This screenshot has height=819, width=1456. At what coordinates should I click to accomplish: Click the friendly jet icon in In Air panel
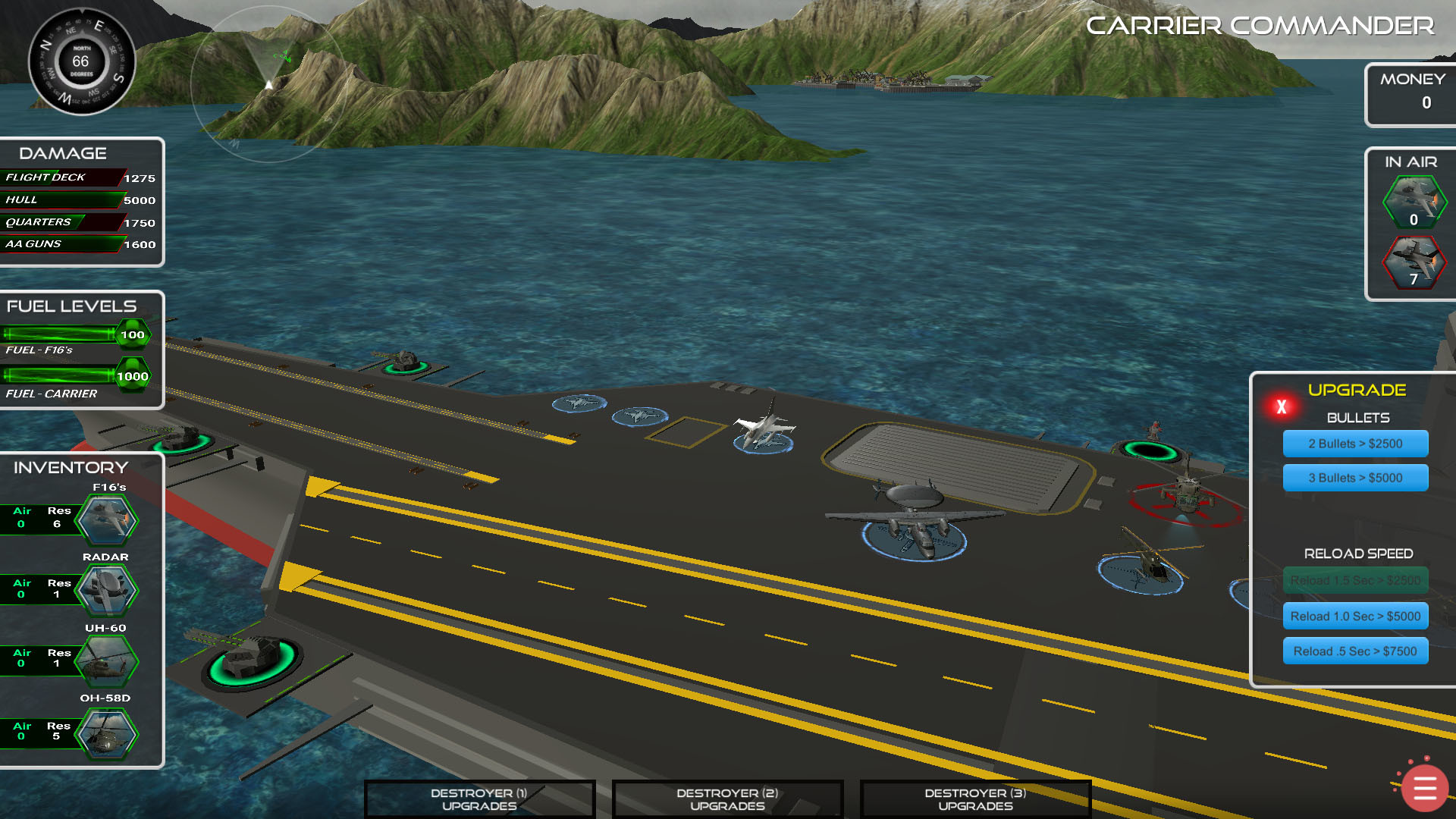coord(1414,201)
